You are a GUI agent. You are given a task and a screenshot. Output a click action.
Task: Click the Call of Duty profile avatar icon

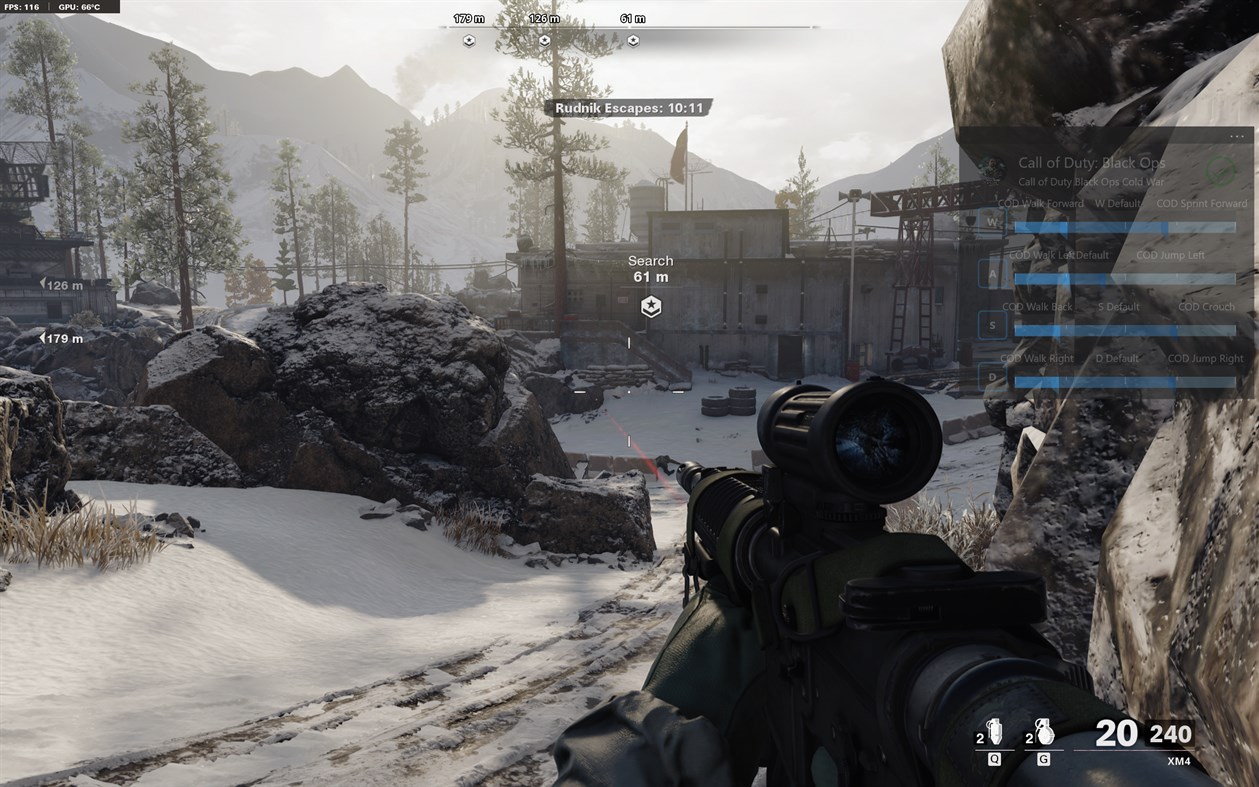[992, 169]
